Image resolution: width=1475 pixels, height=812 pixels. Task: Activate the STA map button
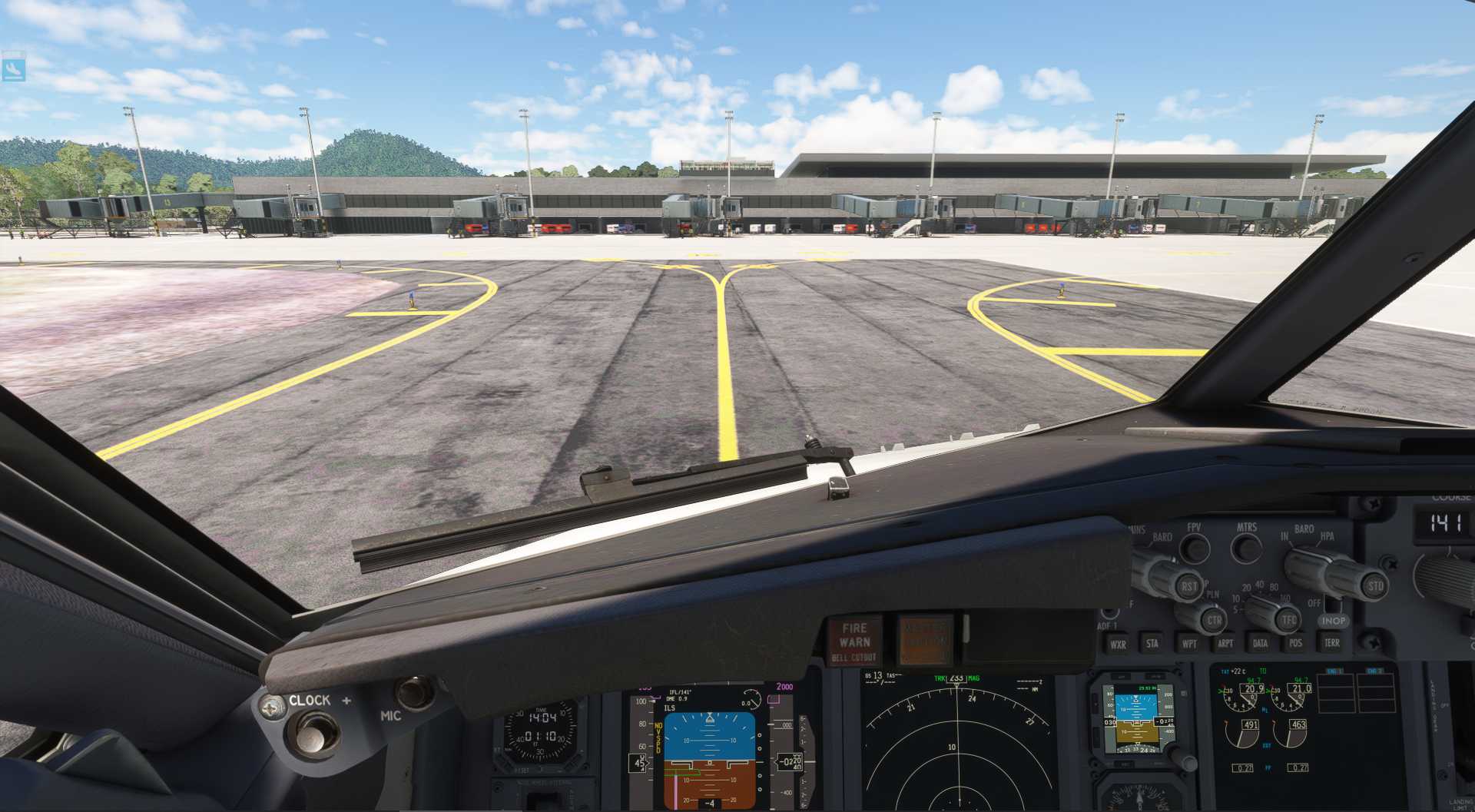pos(1152,644)
